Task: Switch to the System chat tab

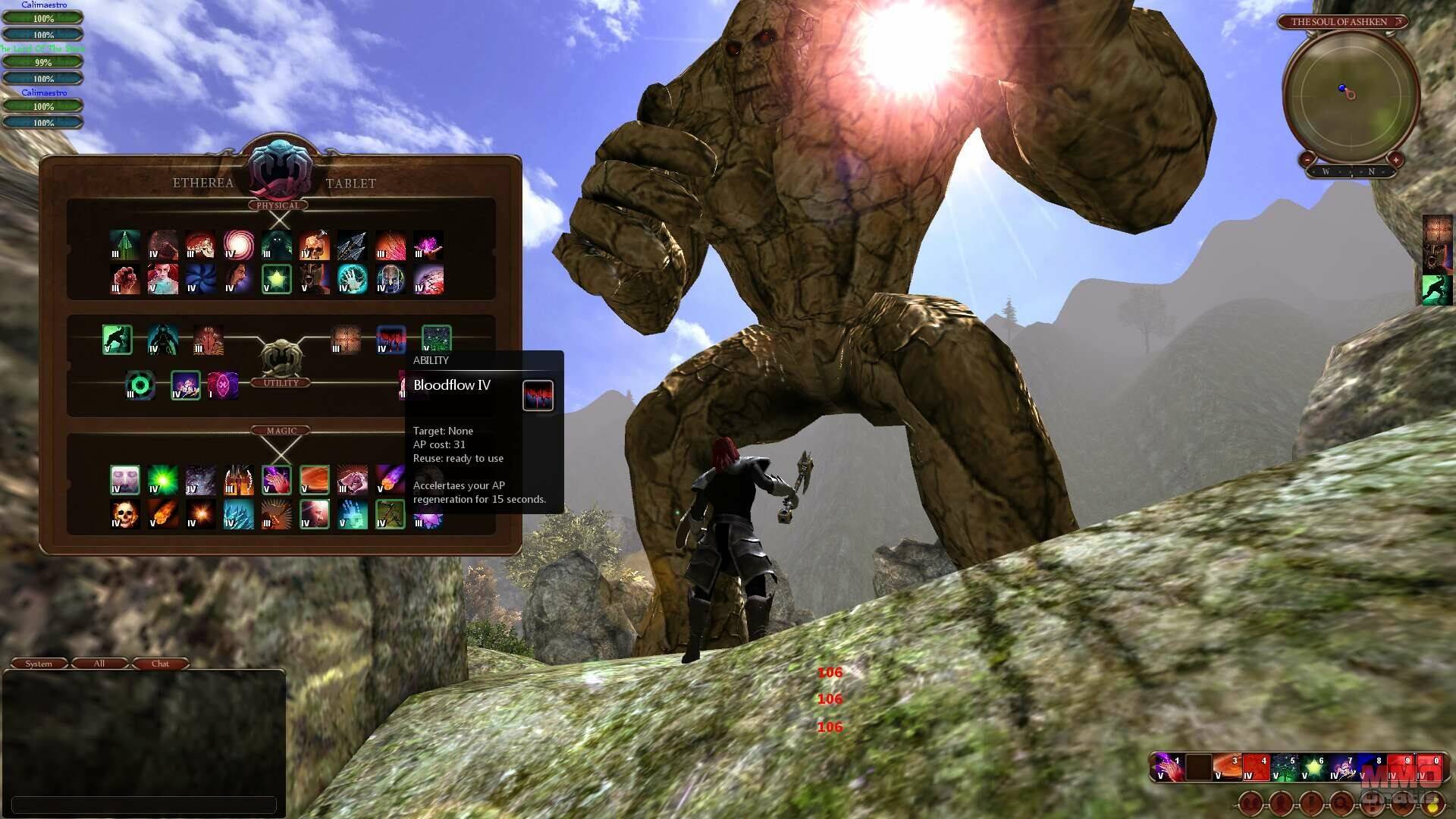Action: point(39,664)
